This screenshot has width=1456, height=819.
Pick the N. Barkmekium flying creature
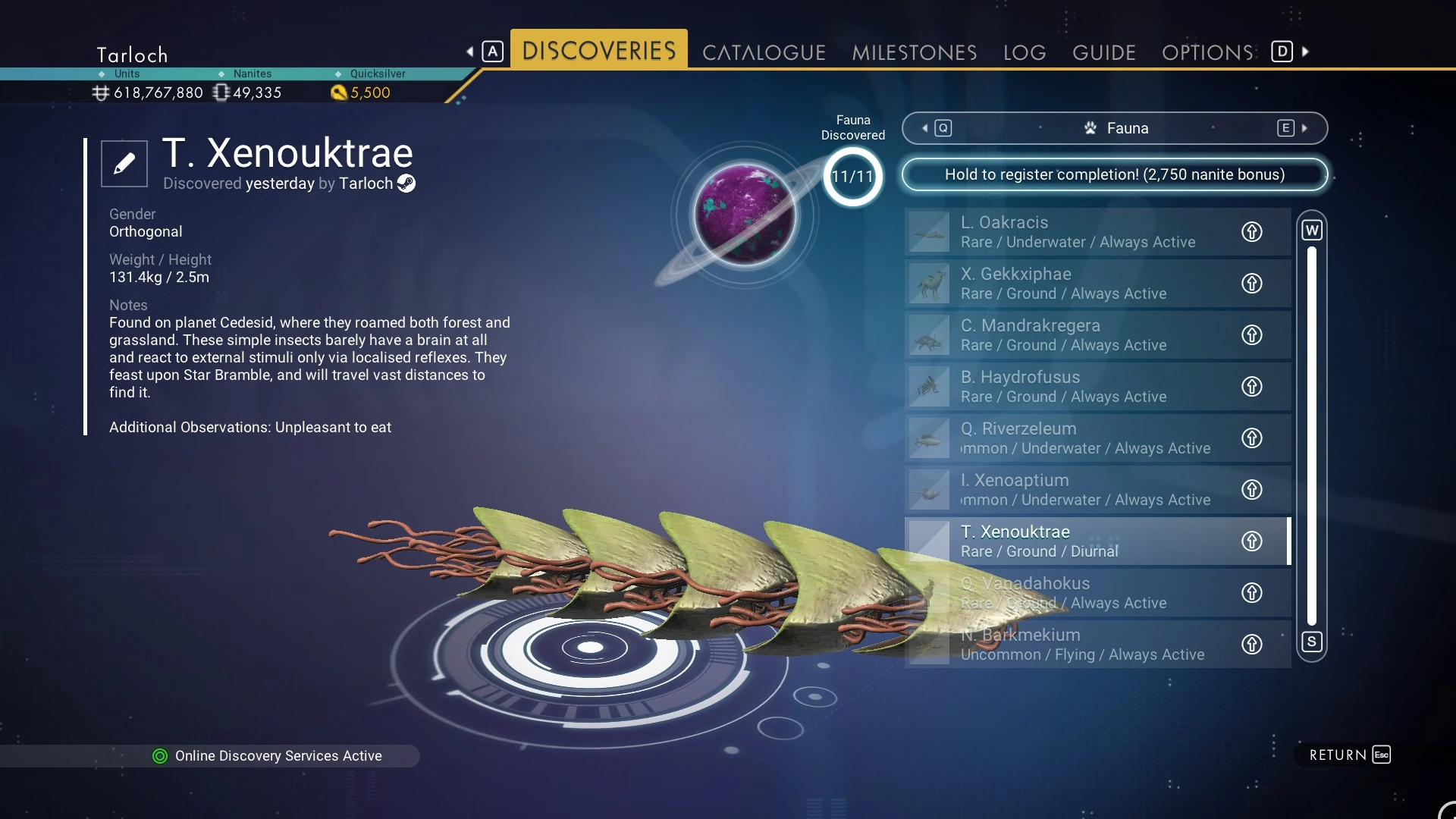tap(1077, 644)
